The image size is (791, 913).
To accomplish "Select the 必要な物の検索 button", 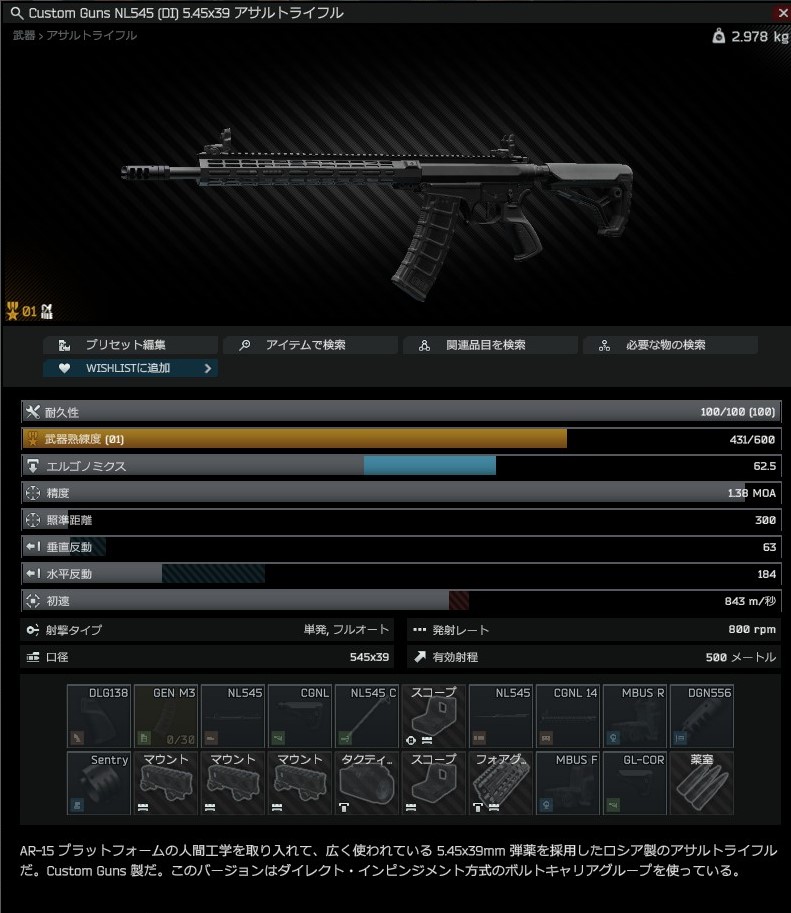I will [670, 345].
